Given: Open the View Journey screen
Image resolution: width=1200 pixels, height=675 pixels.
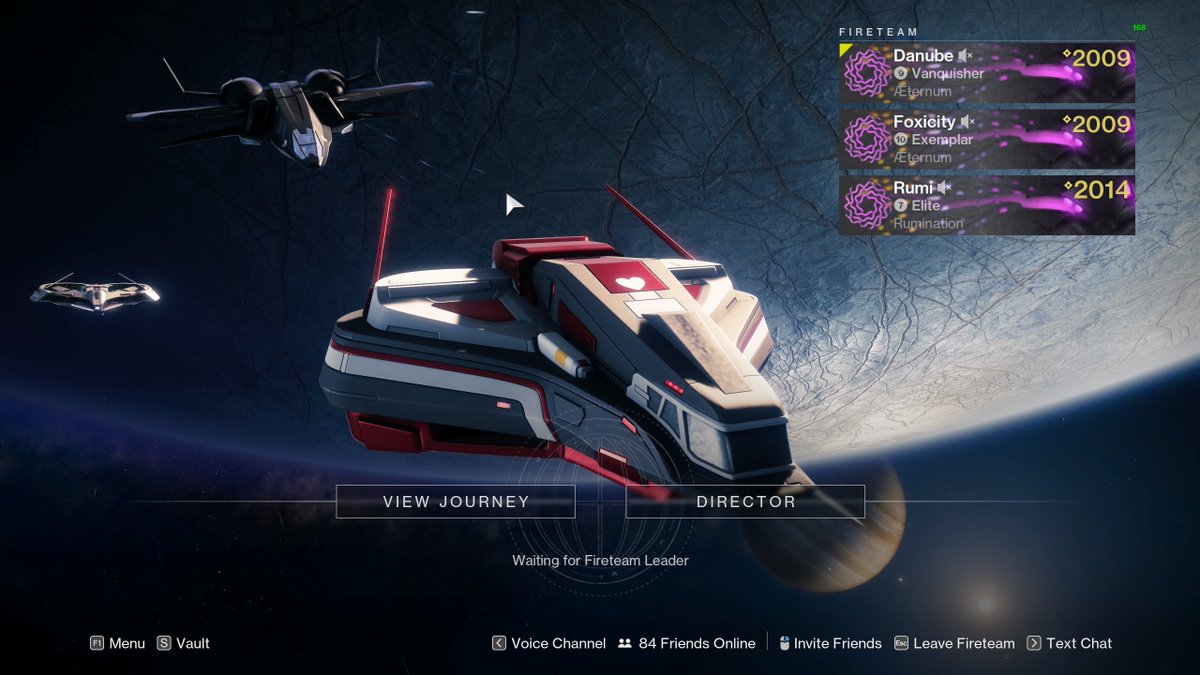Looking at the screenshot, I should coord(455,502).
